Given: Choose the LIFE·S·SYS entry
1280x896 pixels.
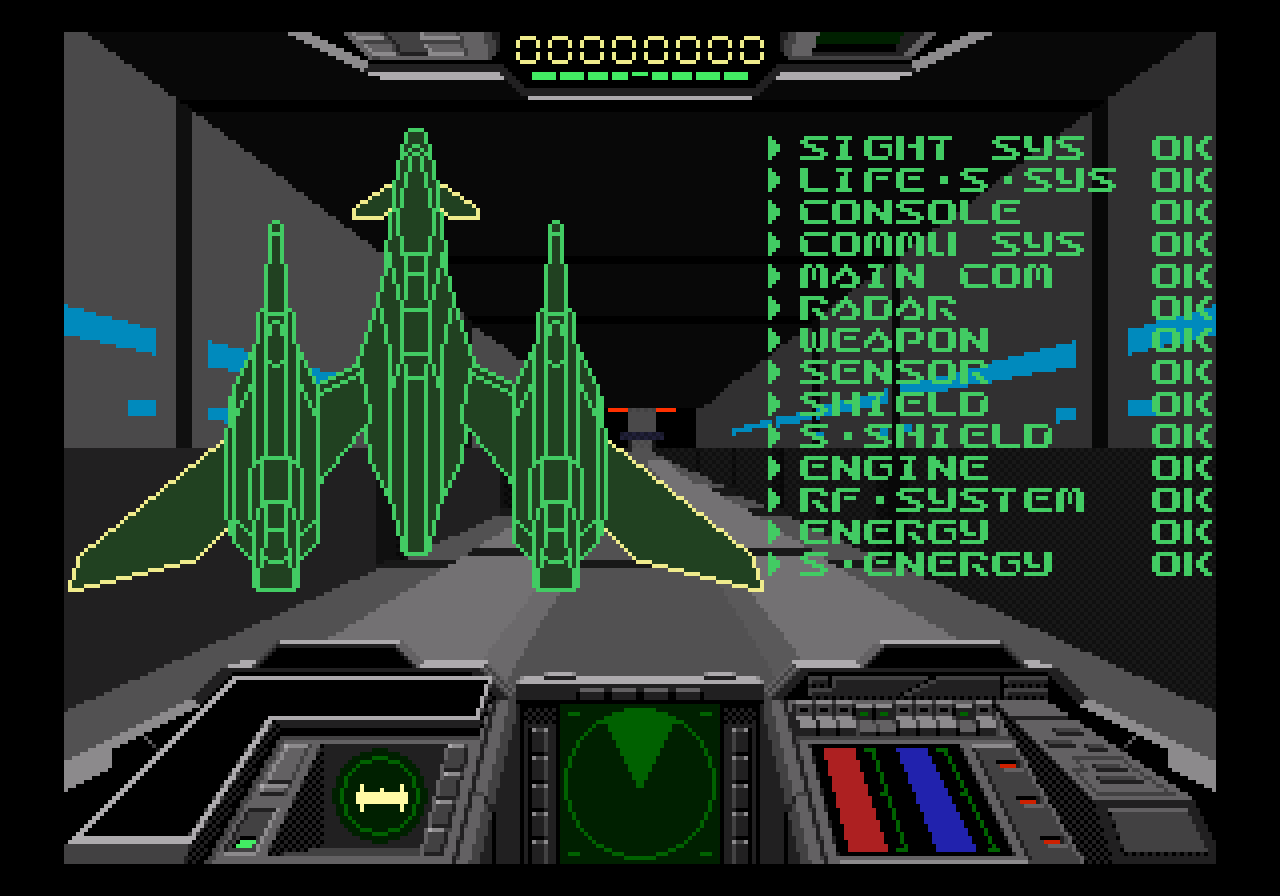Looking at the screenshot, I should [956, 181].
